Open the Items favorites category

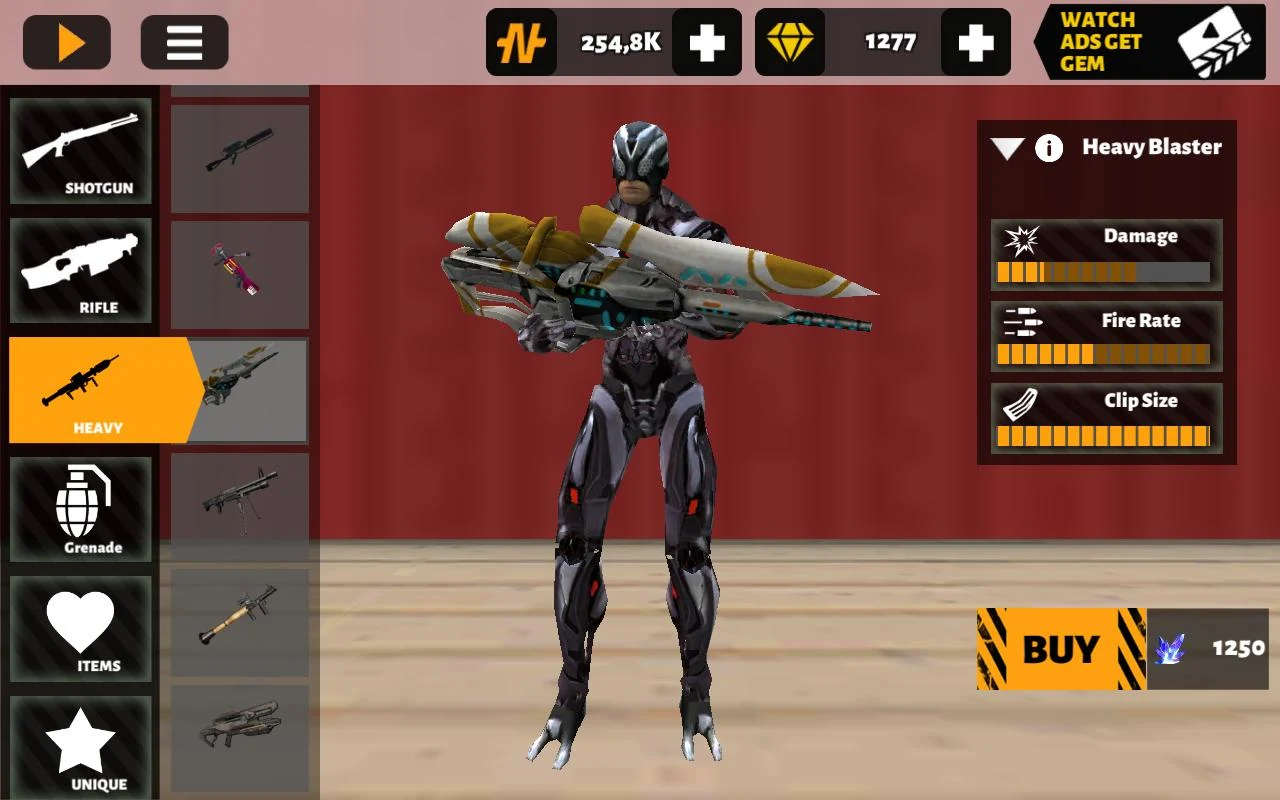pos(81,627)
